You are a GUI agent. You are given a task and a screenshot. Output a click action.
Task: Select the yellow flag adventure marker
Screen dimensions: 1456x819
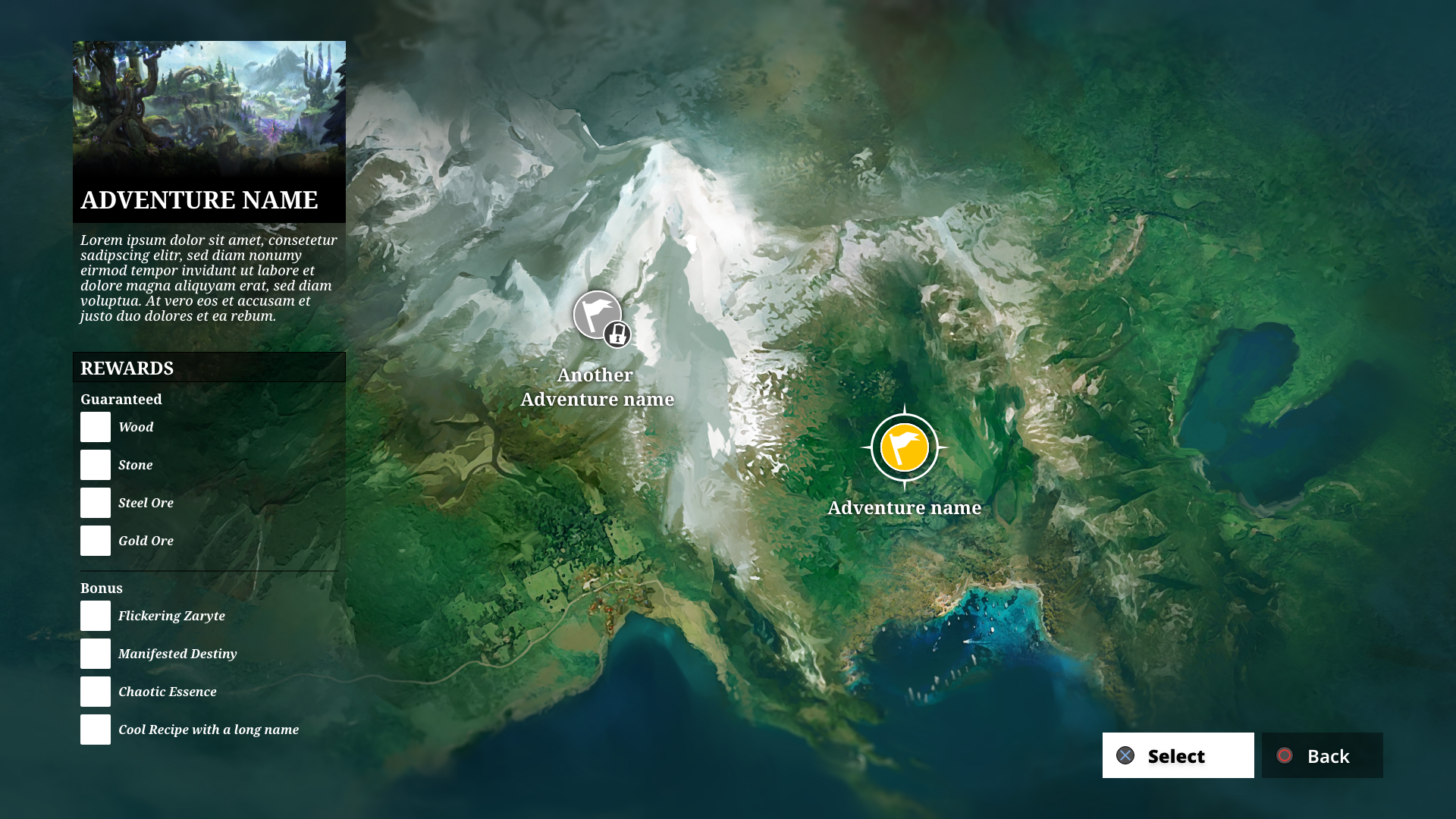pos(904,447)
